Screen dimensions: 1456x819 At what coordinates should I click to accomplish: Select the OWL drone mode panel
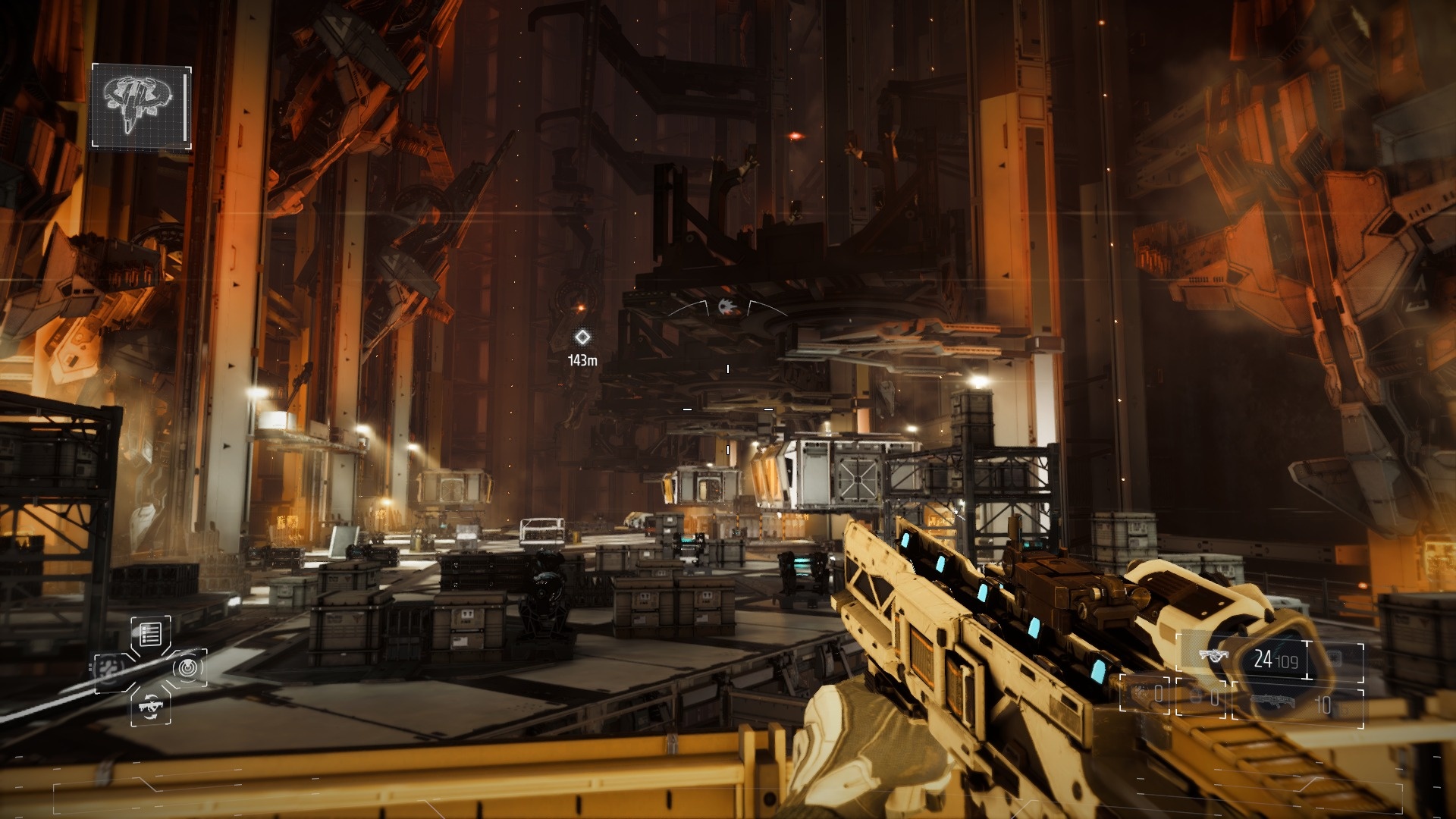(141, 106)
